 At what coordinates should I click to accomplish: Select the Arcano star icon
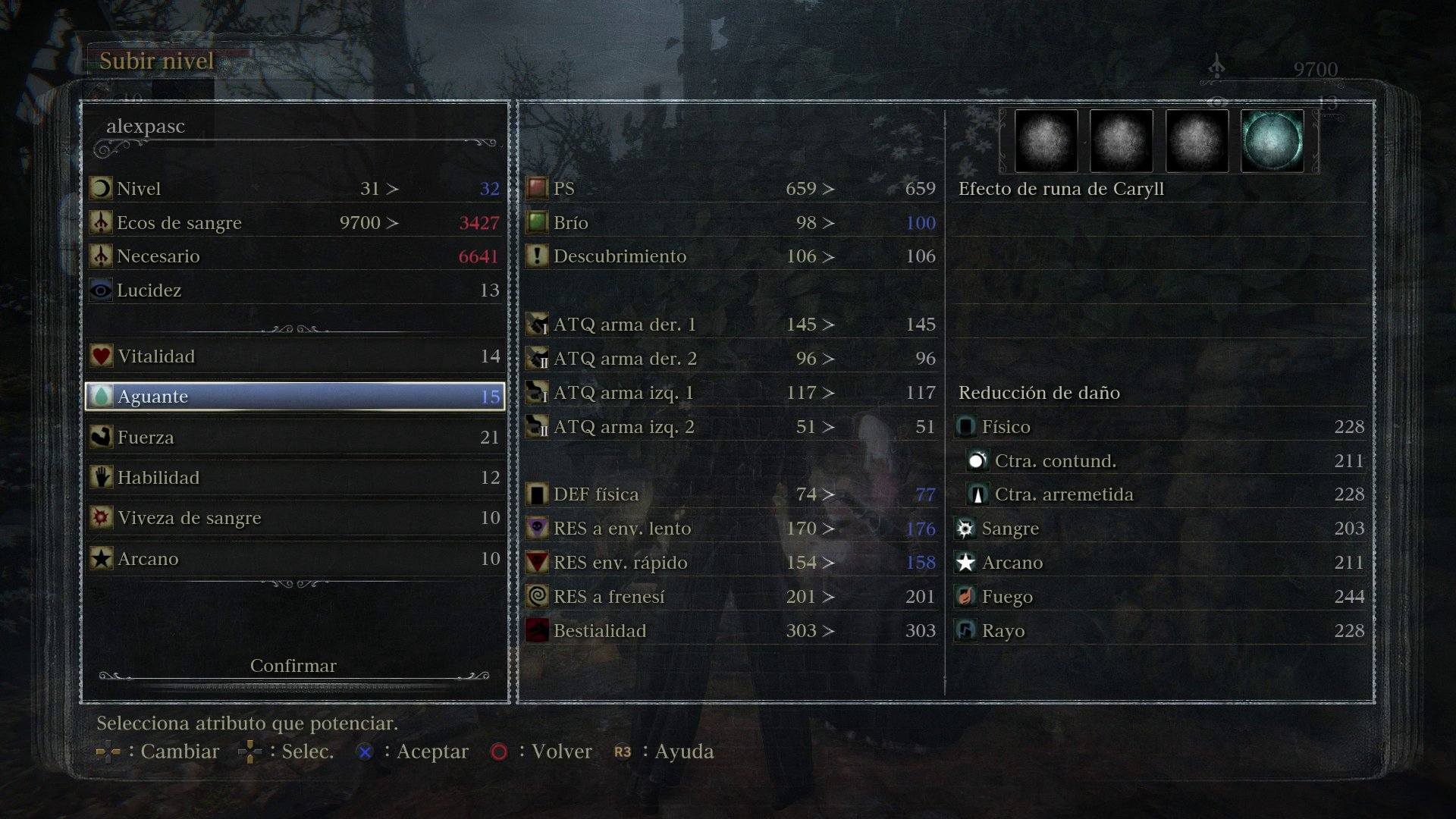pyautogui.click(x=101, y=559)
